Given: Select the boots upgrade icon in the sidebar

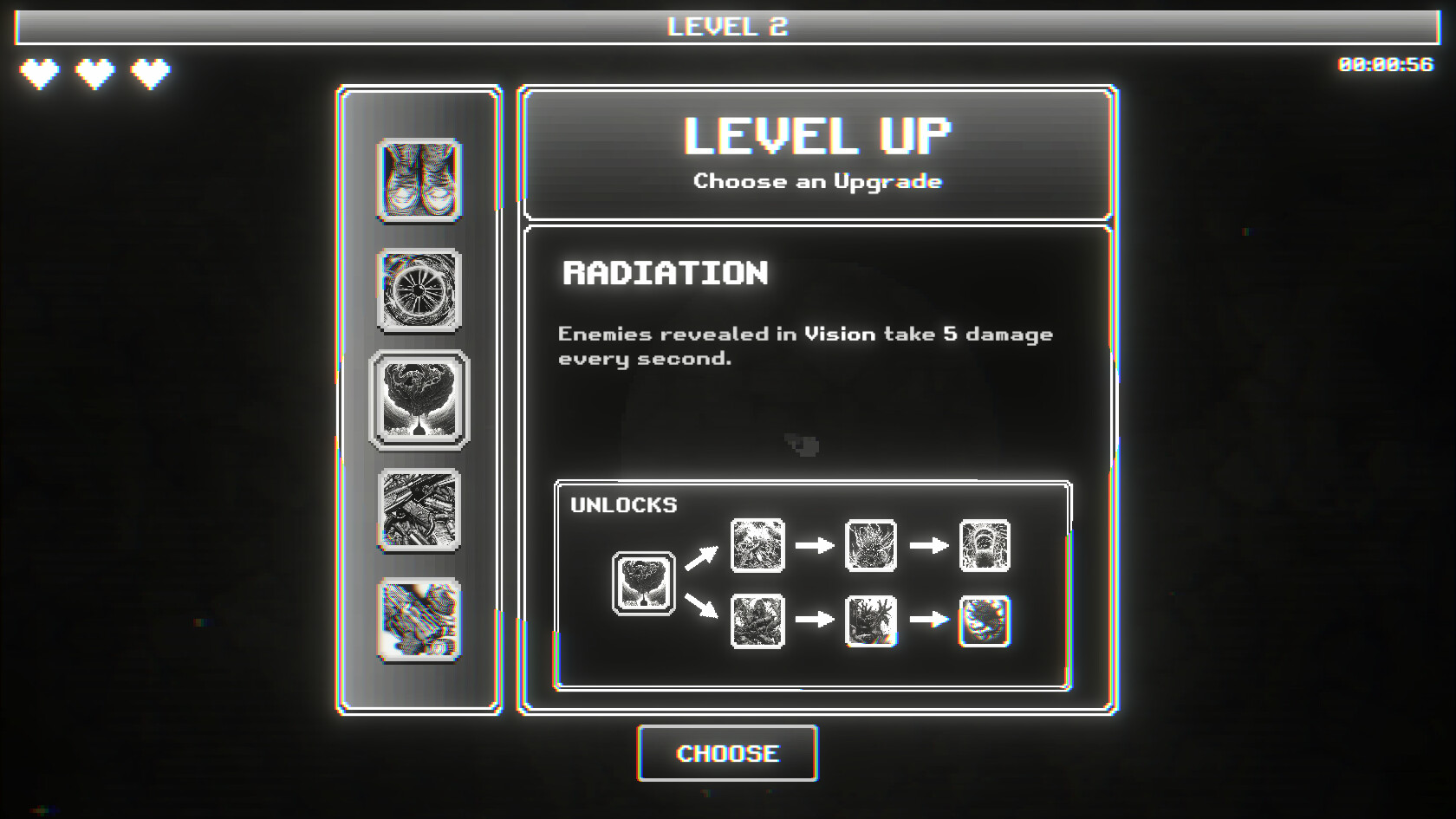Looking at the screenshot, I should click(419, 181).
